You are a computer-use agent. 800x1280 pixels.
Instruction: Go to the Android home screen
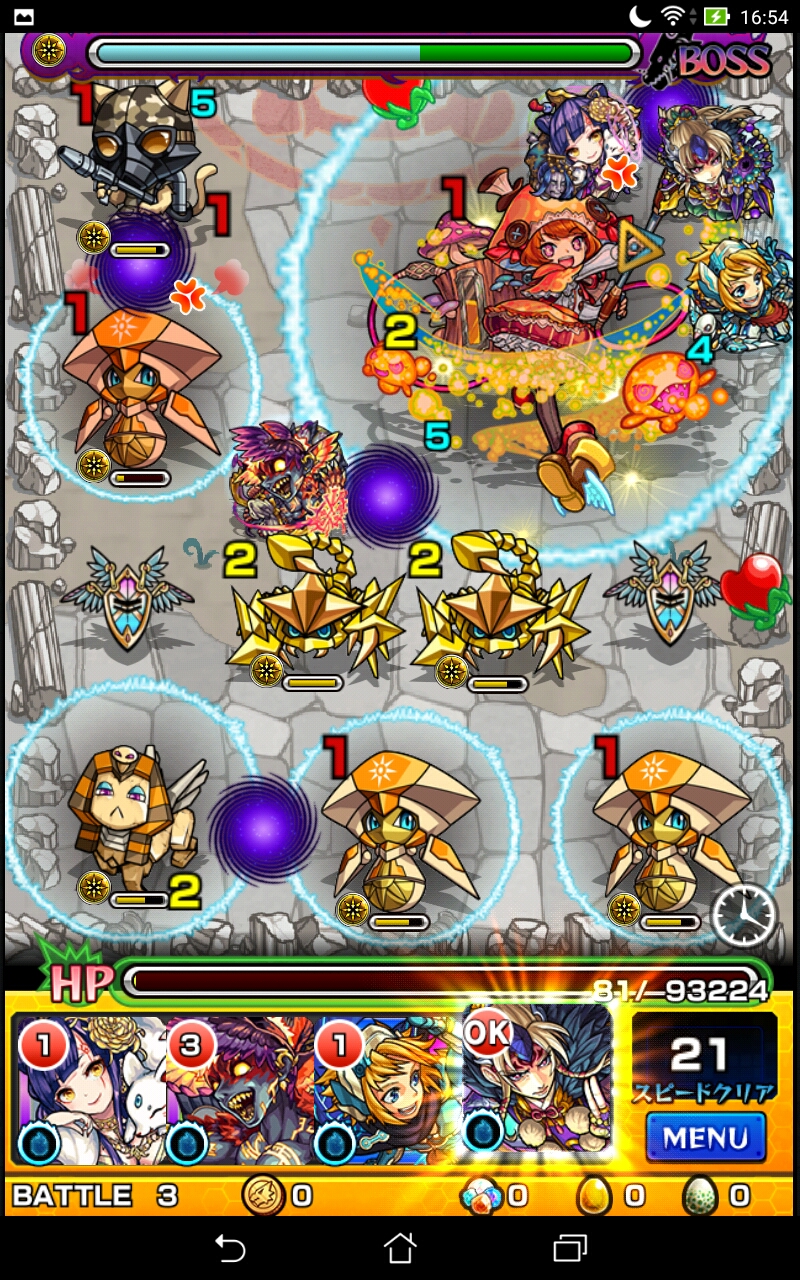(x=400, y=1247)
